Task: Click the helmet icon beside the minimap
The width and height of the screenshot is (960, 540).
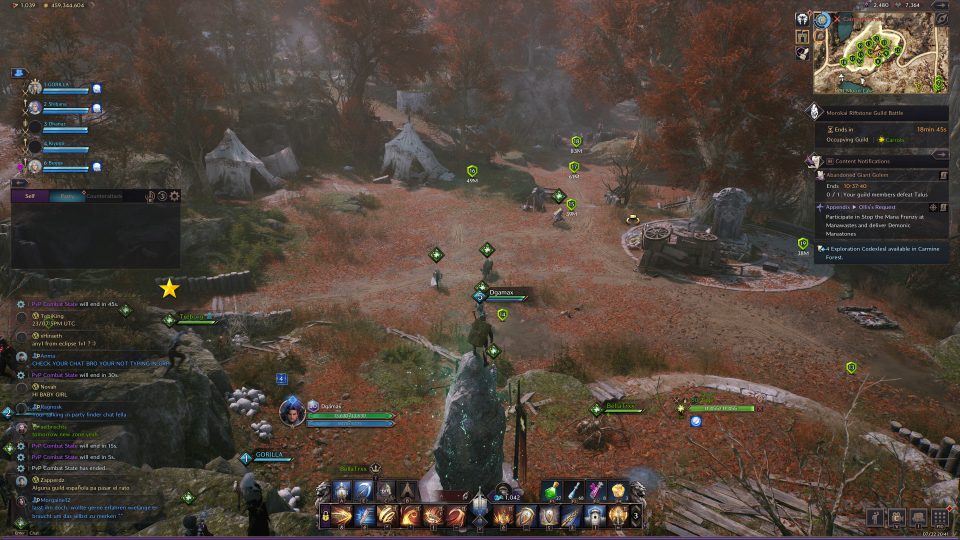Action: (802, 19)
